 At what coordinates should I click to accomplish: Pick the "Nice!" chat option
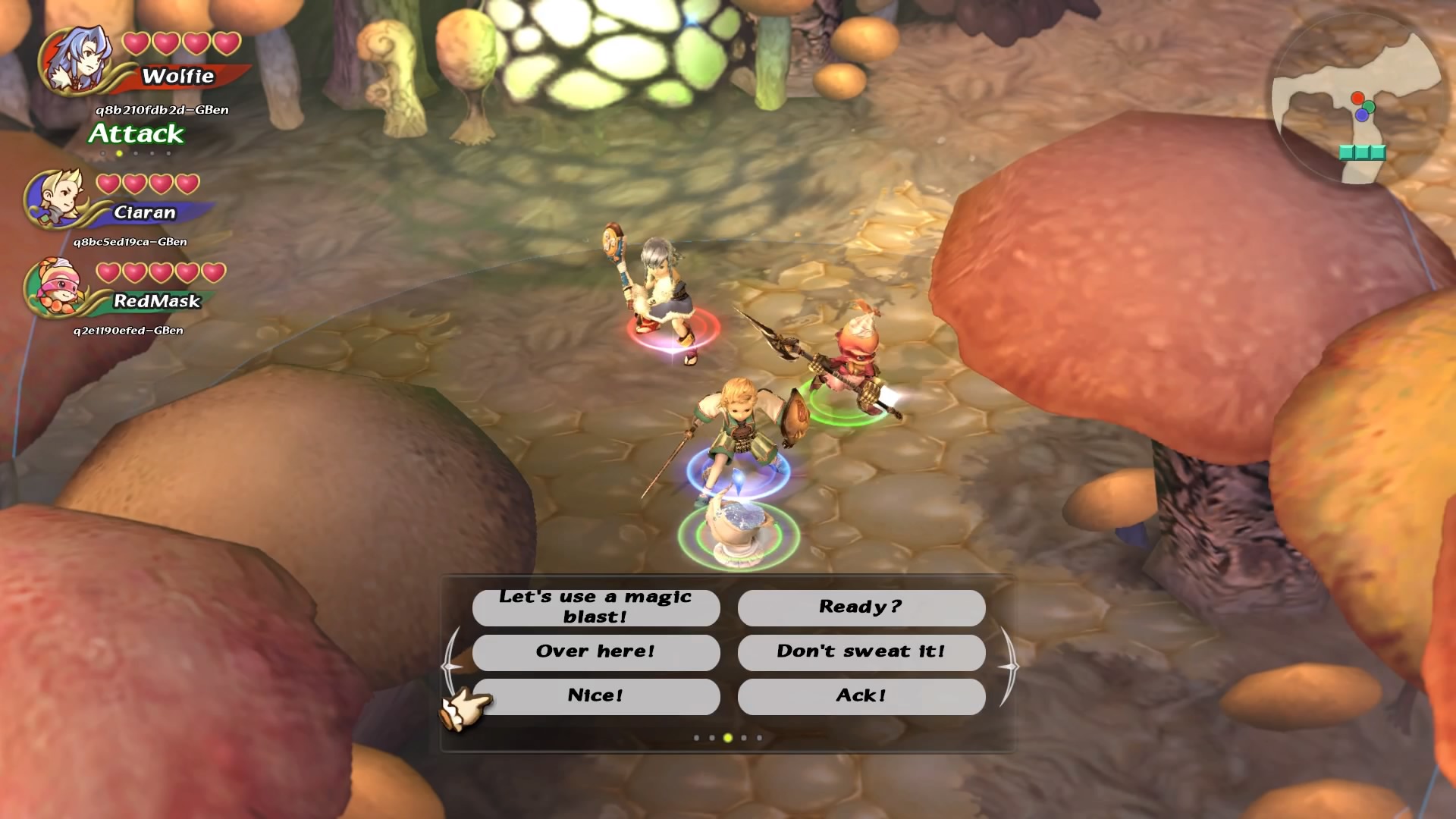click(x=595, y=696)
